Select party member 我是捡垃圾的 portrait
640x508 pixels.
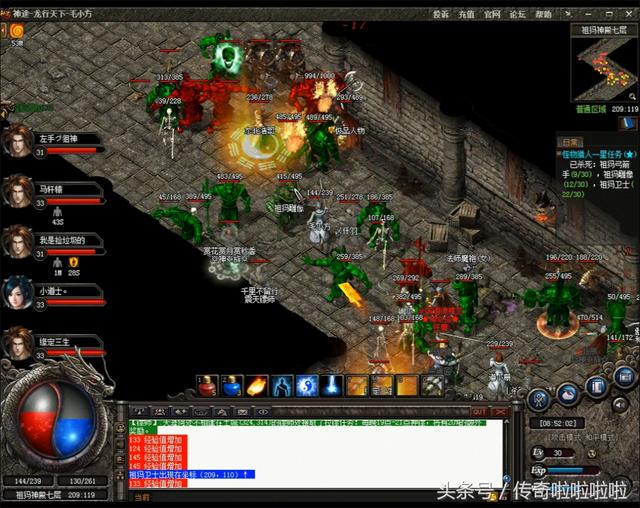coord(18,241)
